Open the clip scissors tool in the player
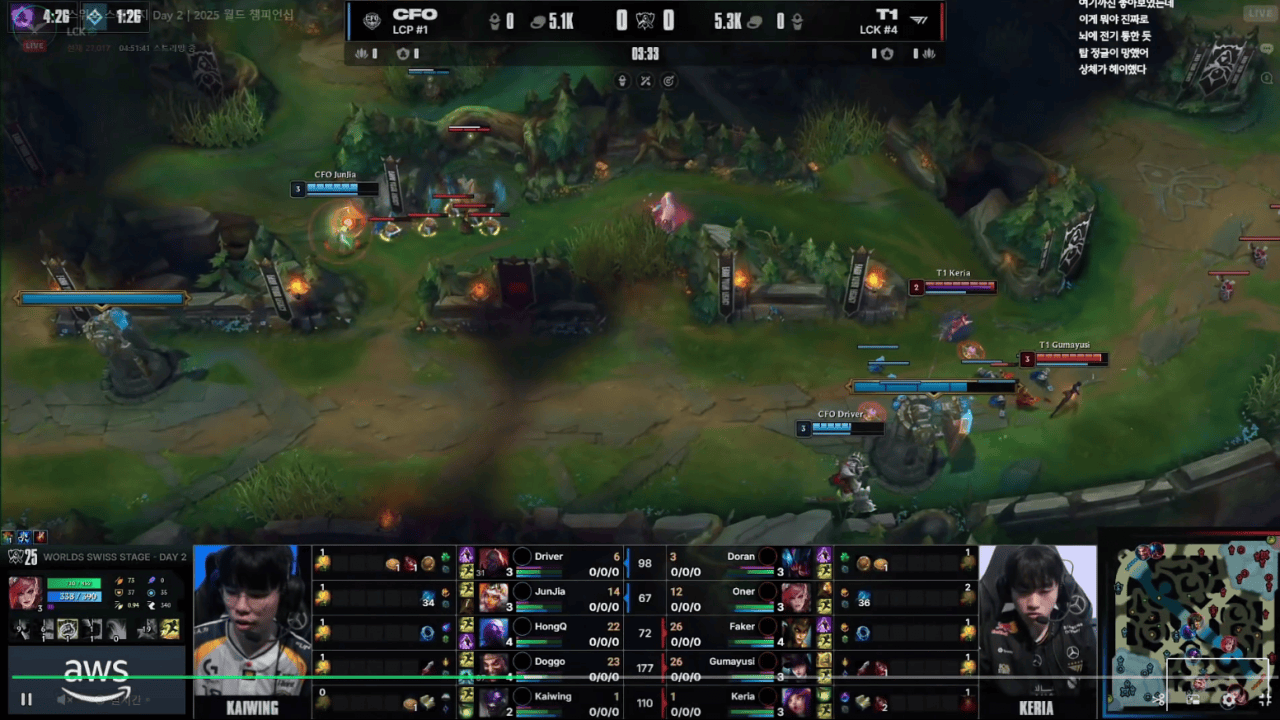 point(1160,700)
